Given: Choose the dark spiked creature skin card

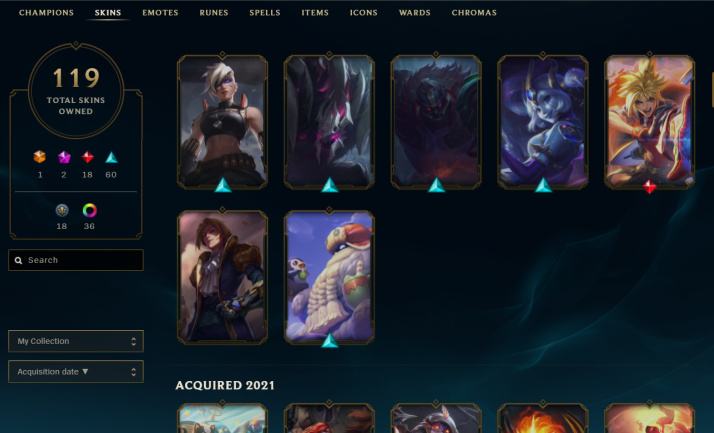Looking at the screenshot, I should click(329, 121).
